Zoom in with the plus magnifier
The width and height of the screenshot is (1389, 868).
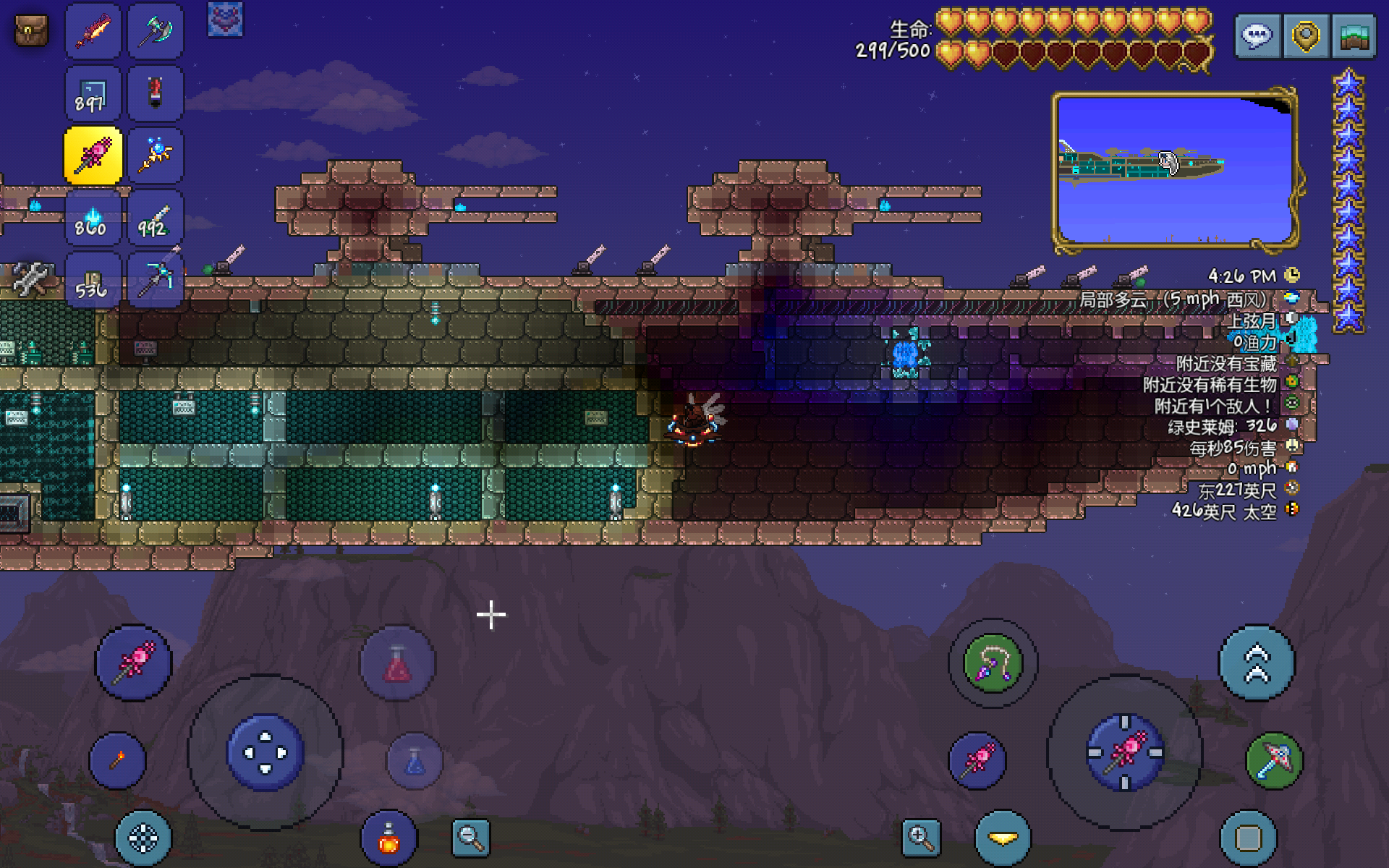[x=920, y=838]
